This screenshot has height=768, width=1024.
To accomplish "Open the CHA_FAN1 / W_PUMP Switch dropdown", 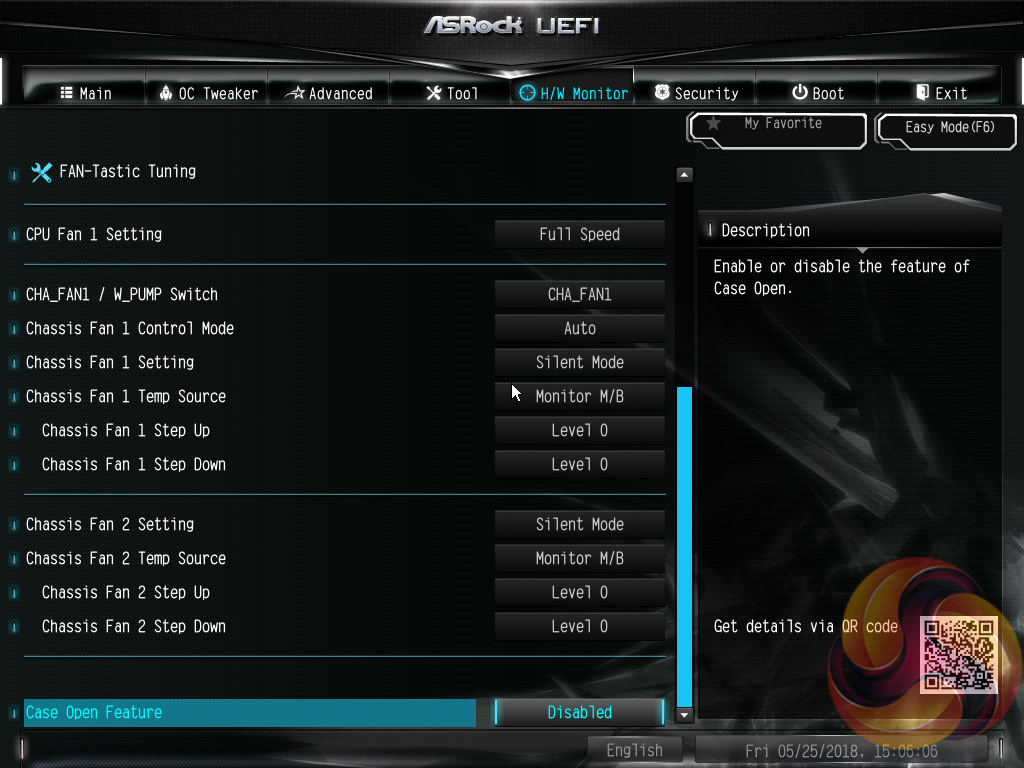I will [x=579, y=294].
